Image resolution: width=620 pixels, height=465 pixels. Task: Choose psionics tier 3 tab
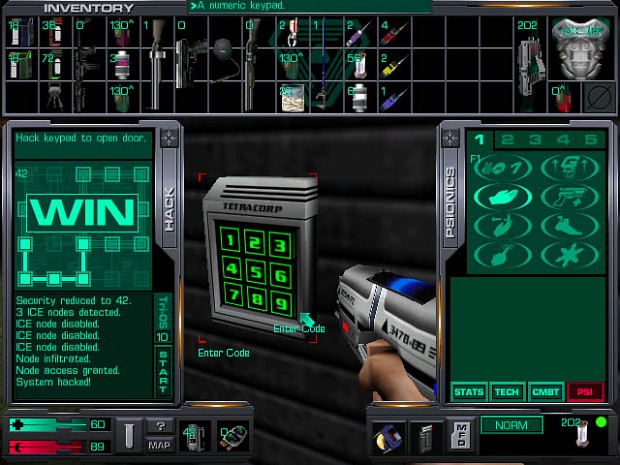tap(535, 140)
